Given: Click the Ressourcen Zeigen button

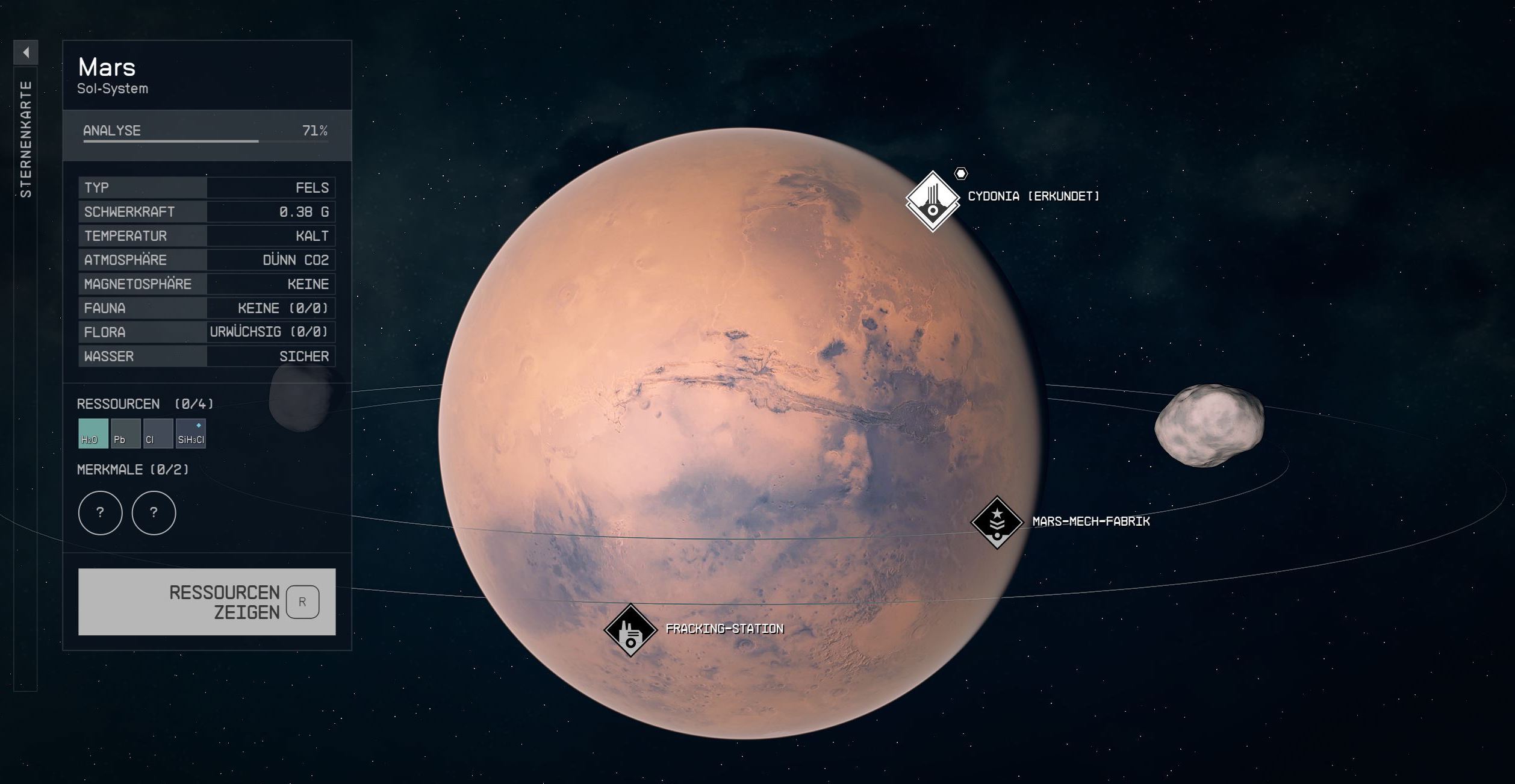Looking at the screenshot, I should point(207,602).
